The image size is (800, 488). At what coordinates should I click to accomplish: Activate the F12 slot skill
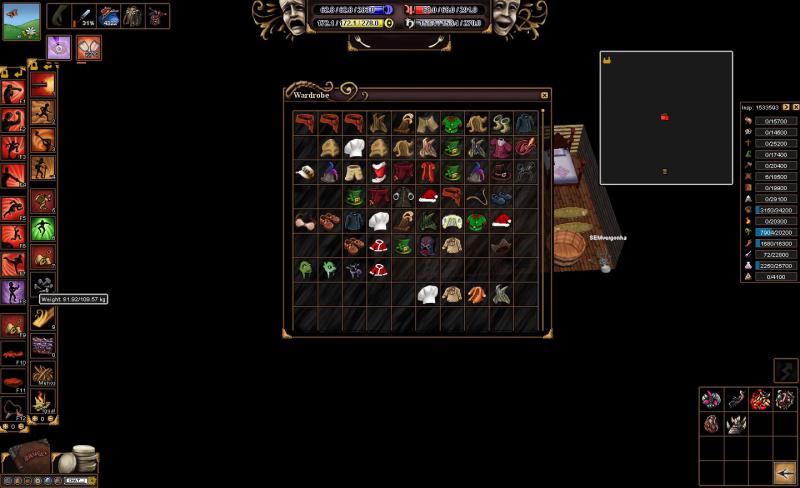click(13, 407)
